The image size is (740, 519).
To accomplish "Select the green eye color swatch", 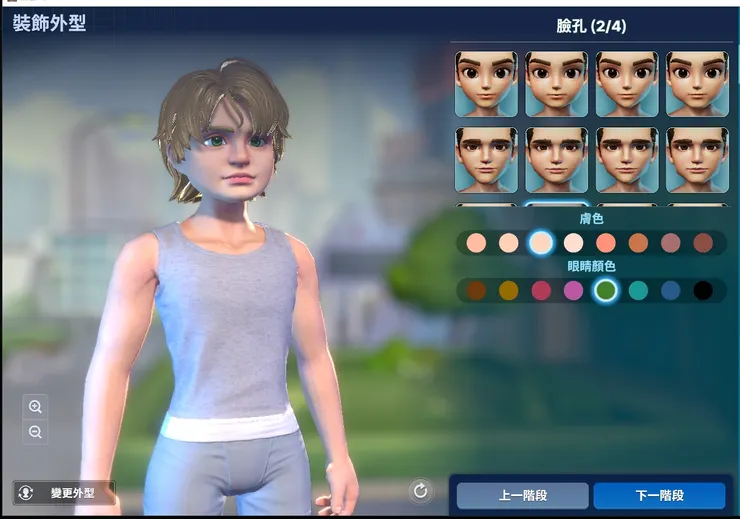I will pyautogui.click(x=605, y=291).
